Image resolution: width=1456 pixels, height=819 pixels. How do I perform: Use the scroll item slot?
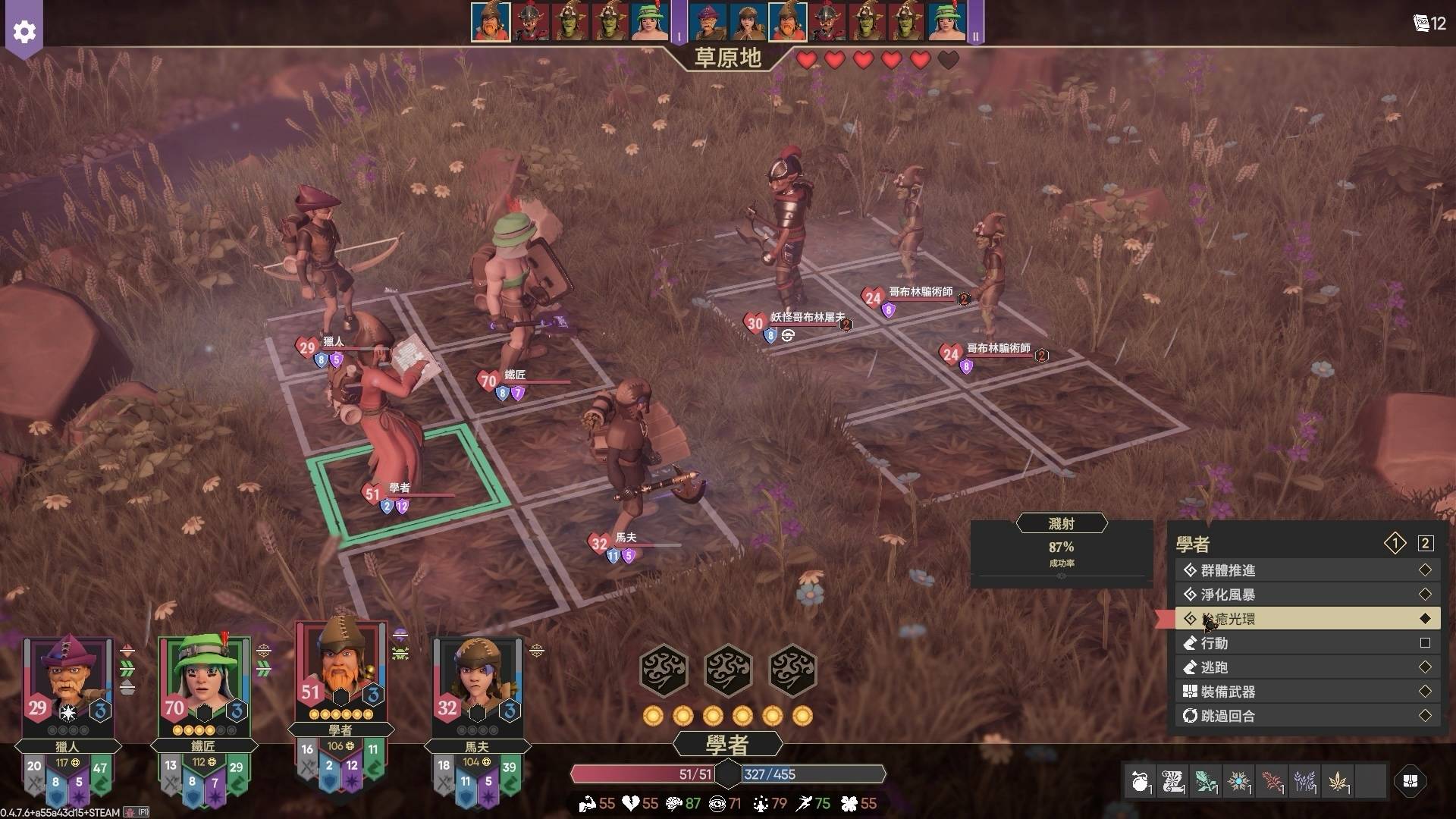pyautogui.click(x=1173, y=781)
